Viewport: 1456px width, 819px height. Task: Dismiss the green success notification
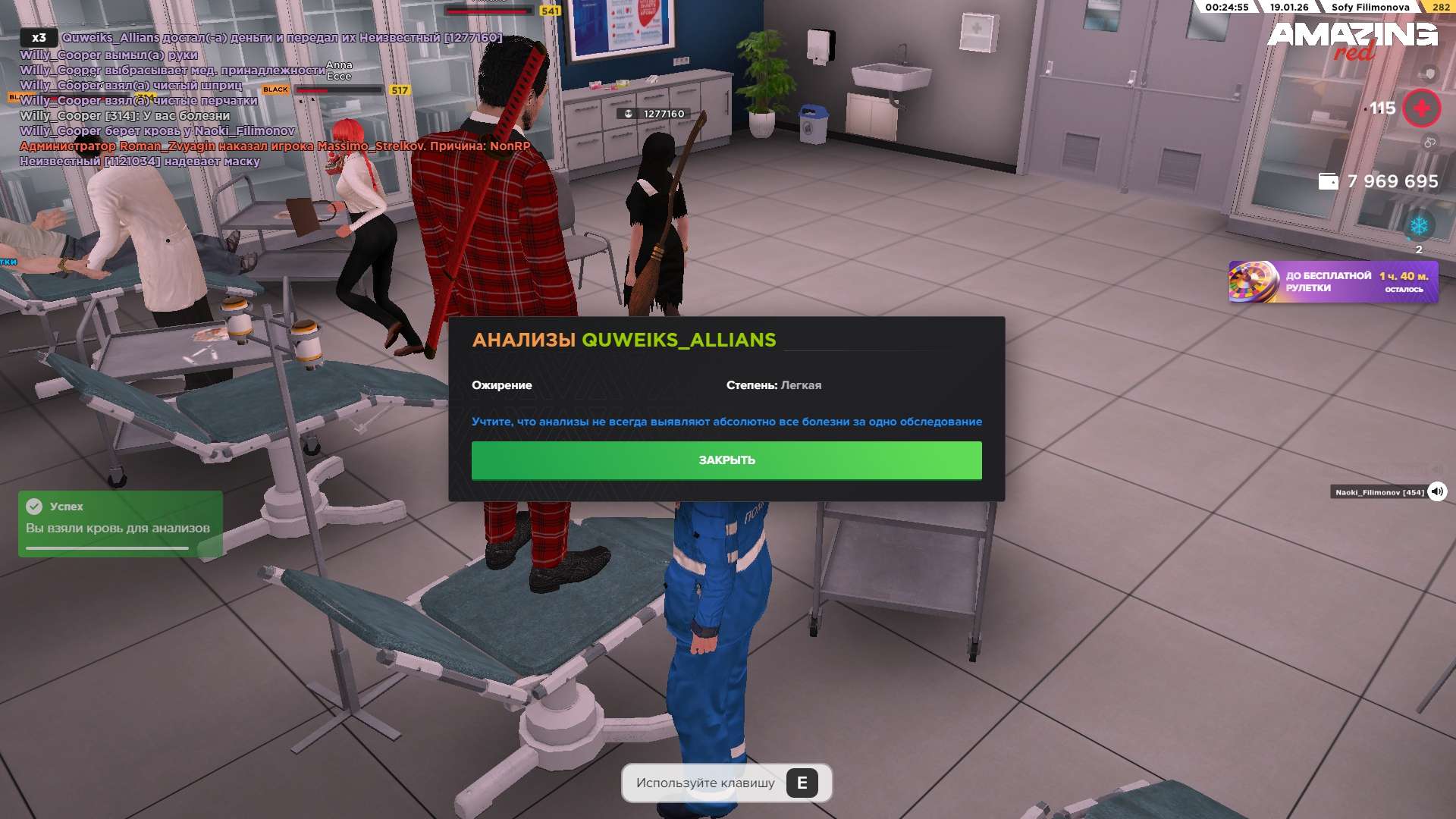tap(120, 523)
